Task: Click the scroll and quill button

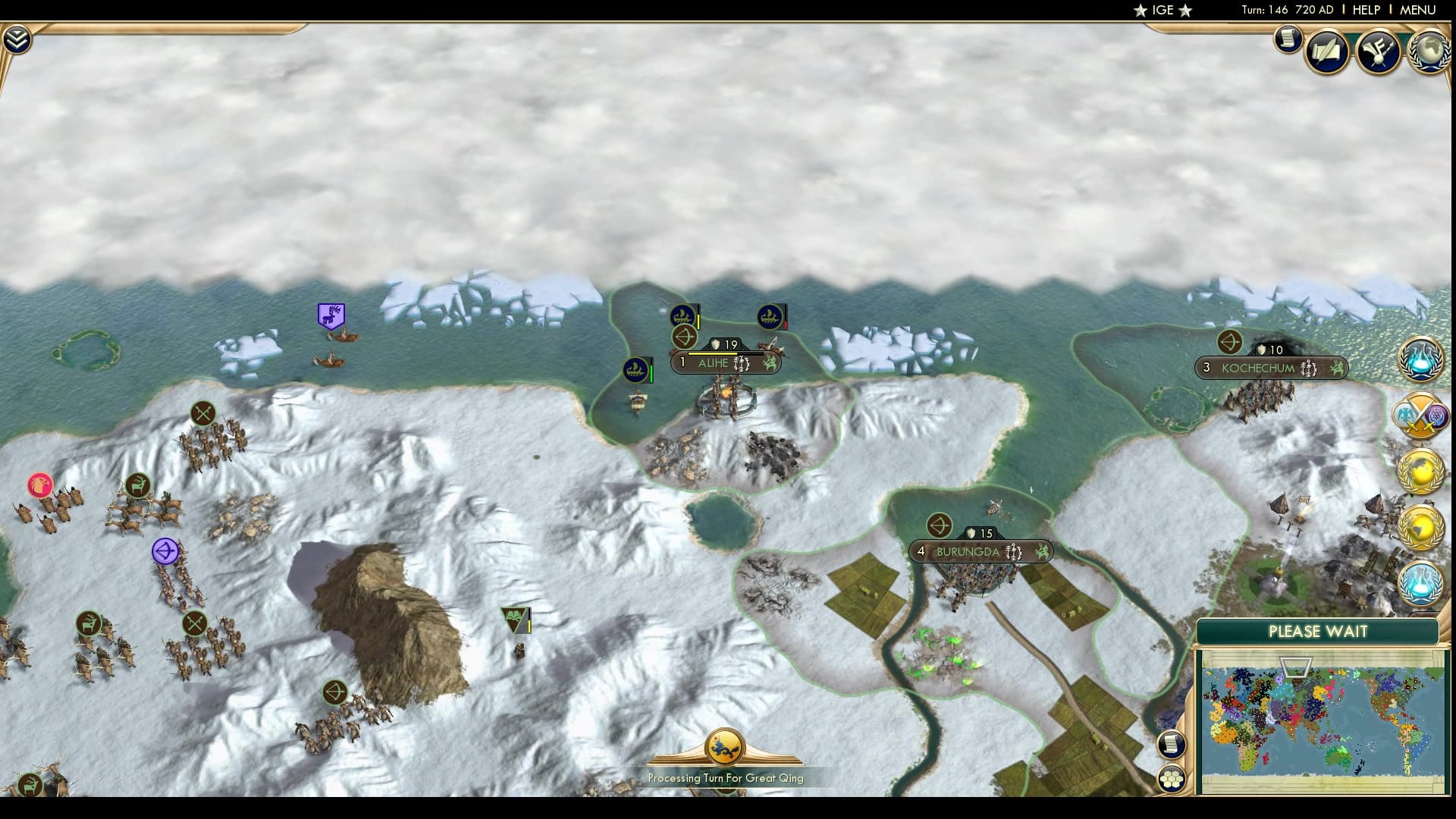Action: tap(1327, 52)
